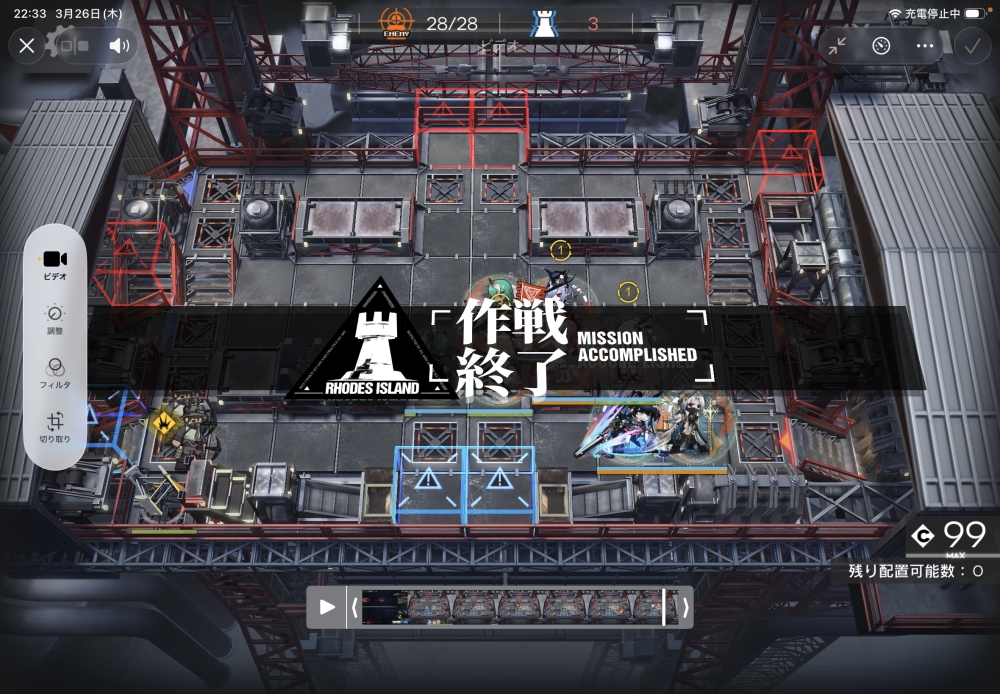Close the video editor with the X
This screenshot has height=694, width=1000.
[27, 45]
